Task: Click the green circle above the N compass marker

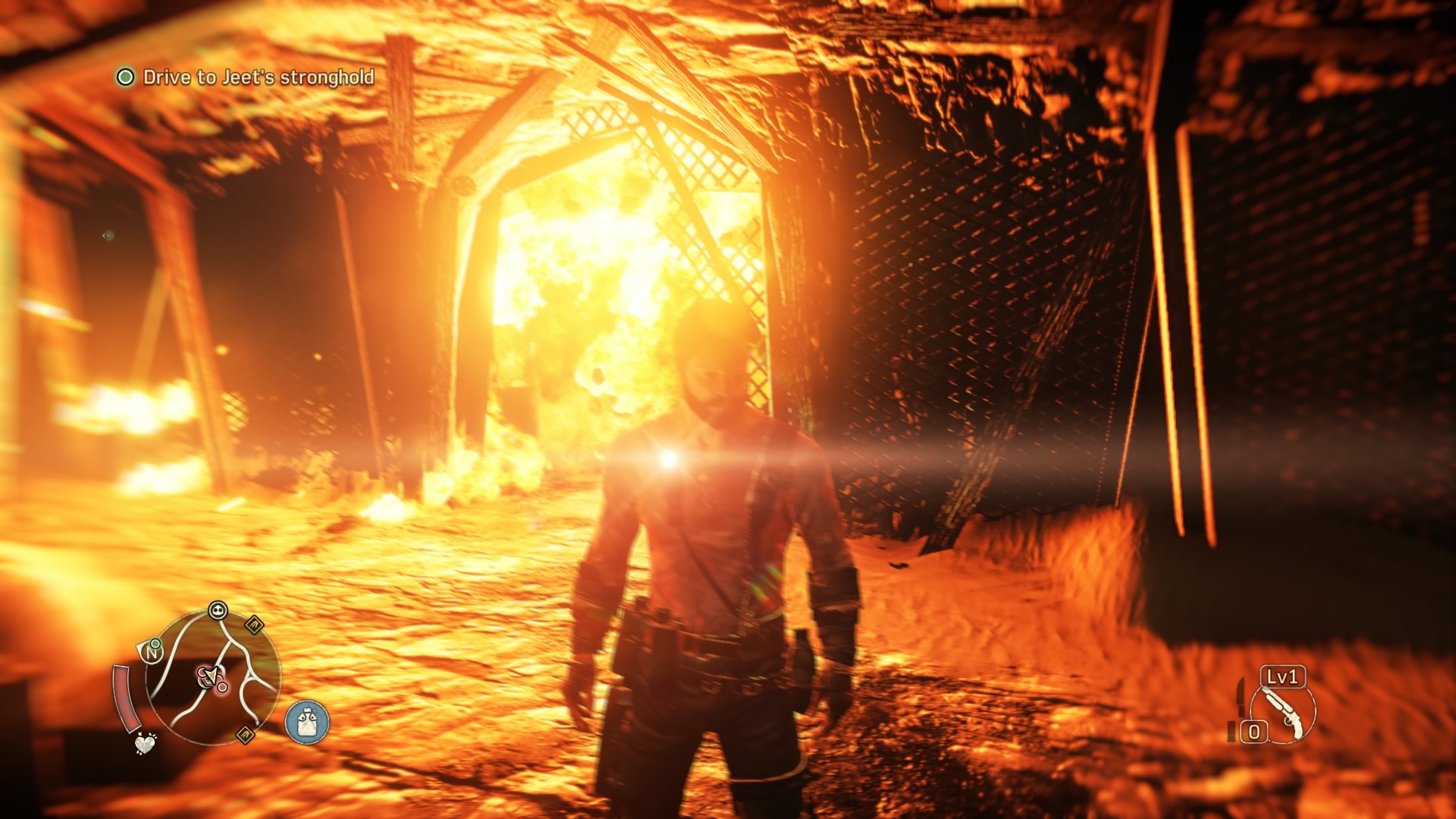Action: pos(155,645)
